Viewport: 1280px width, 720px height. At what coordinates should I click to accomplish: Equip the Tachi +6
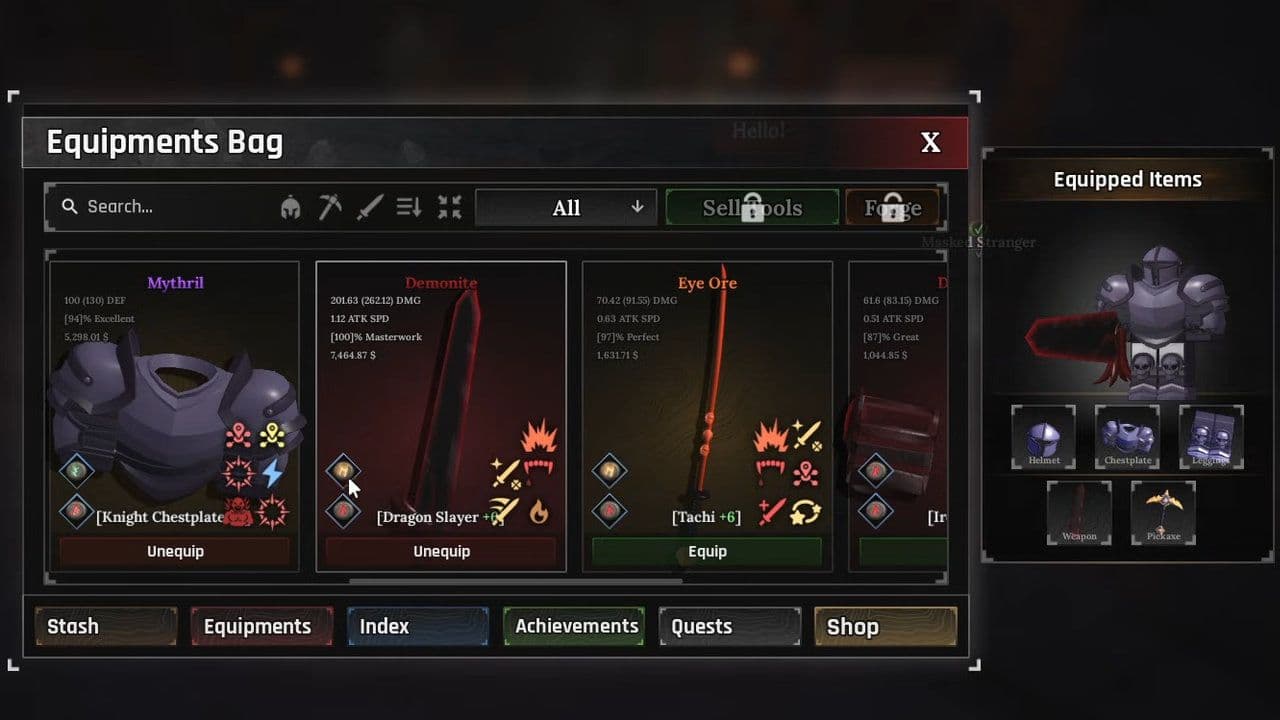click(x=707, y=551)
